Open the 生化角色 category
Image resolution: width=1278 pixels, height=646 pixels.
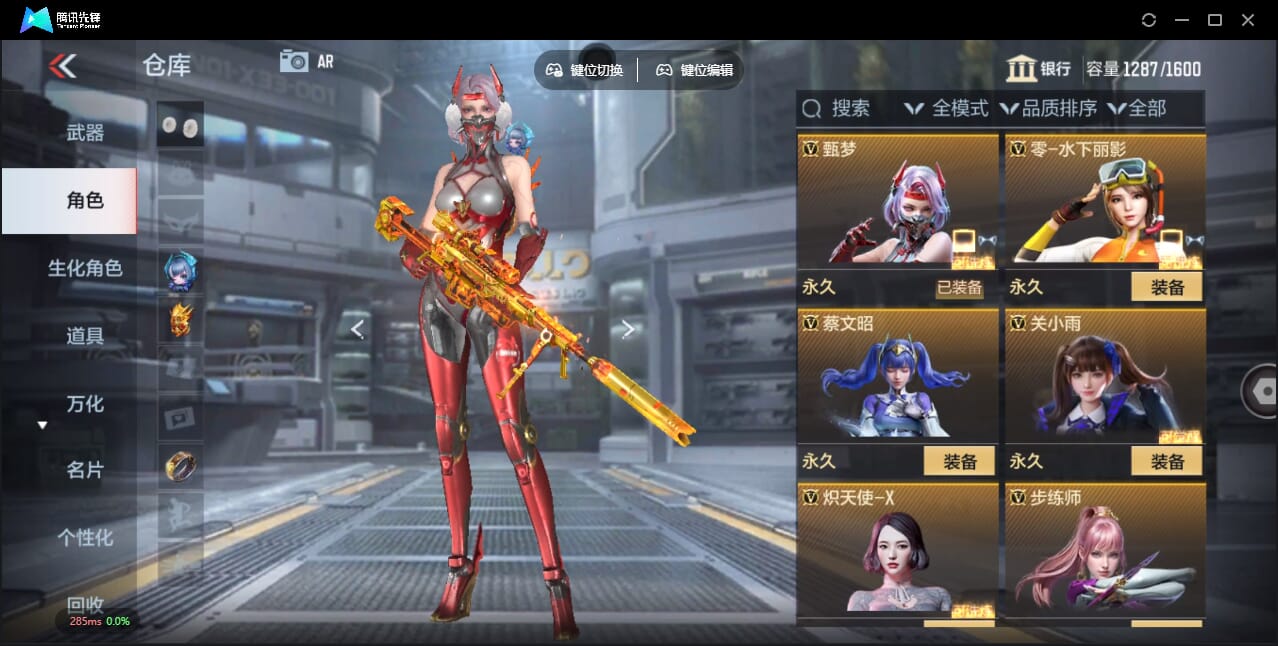pos(85,268)
